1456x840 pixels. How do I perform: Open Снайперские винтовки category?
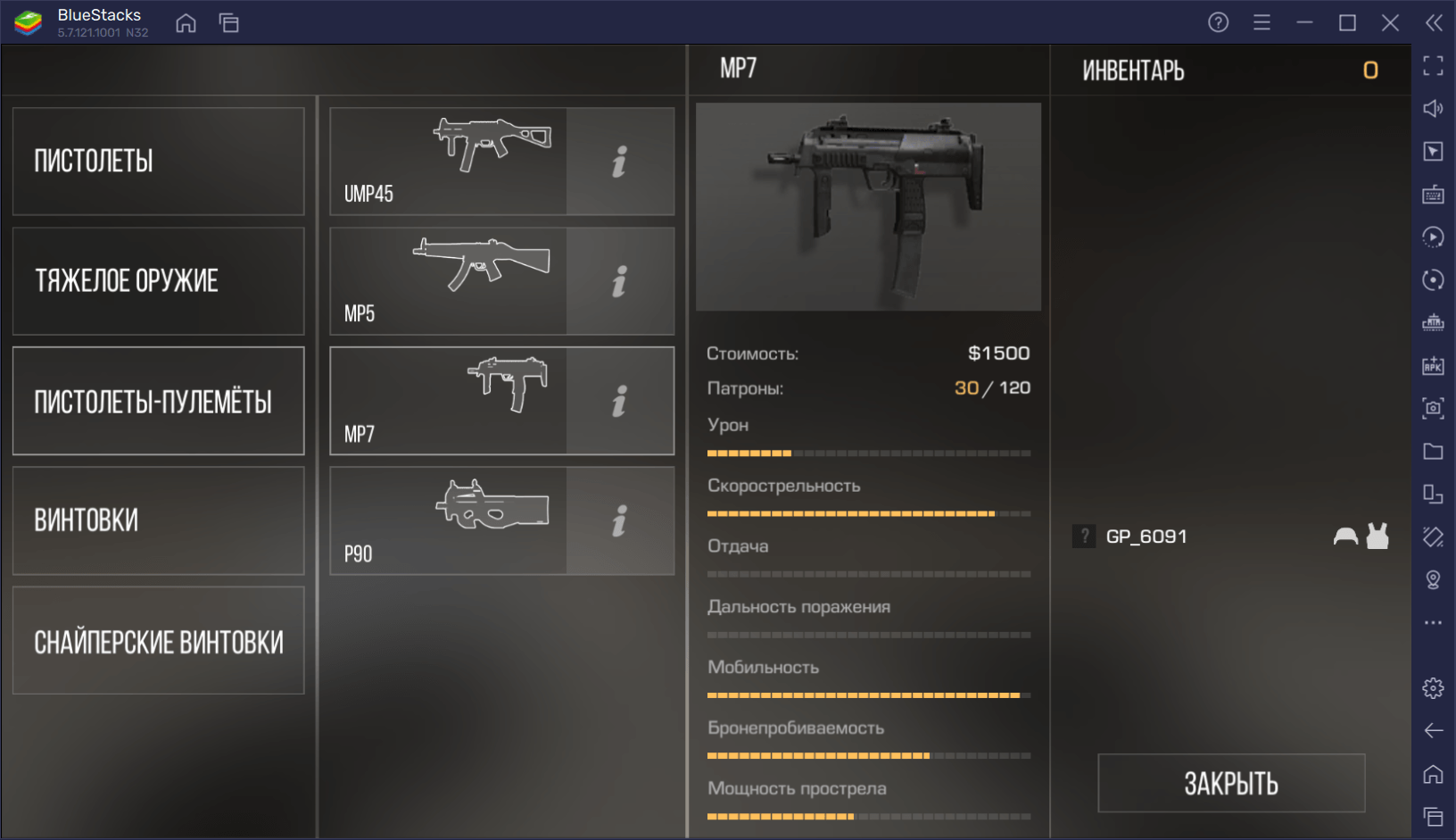[158, 640]
